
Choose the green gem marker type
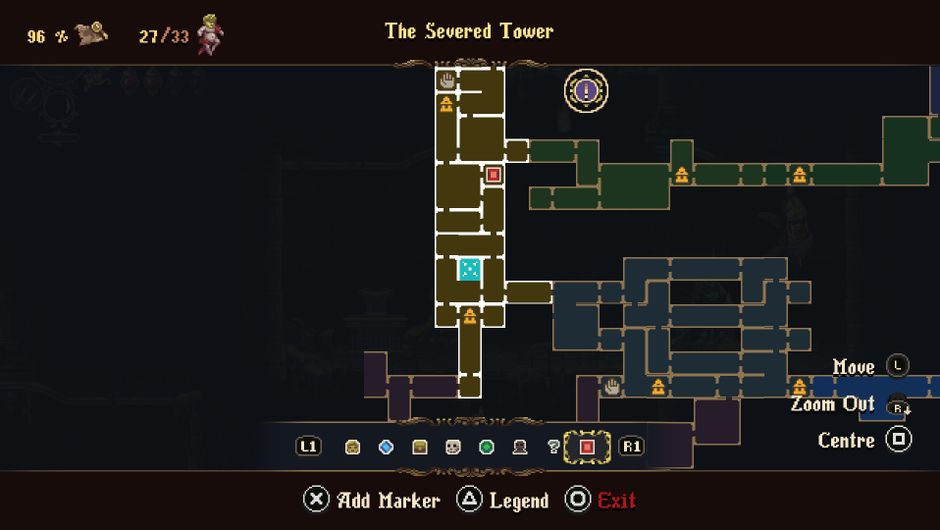coord(487,447)
